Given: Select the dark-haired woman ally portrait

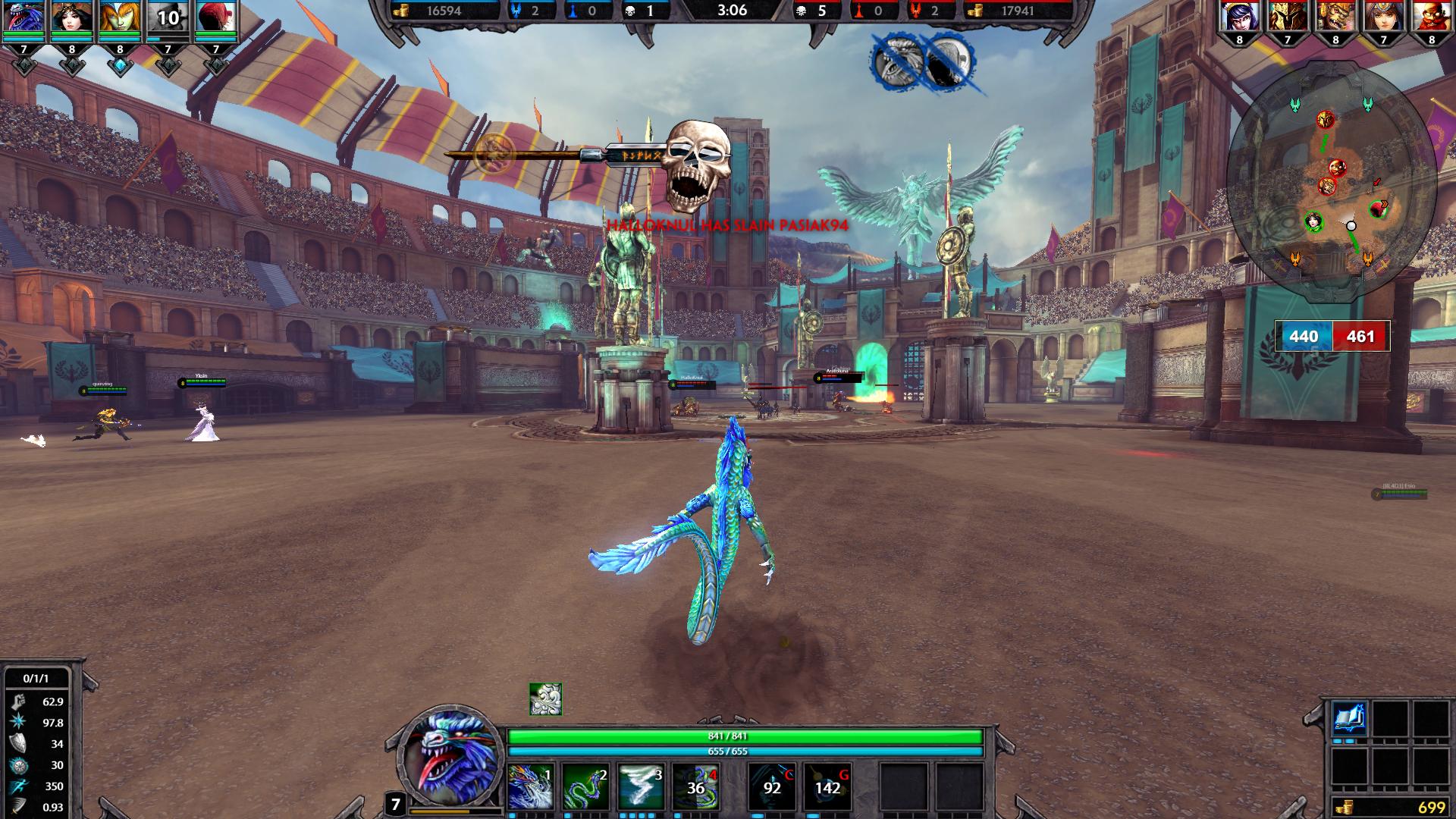Looking at the screenshot, I should [x=72, y=18].
